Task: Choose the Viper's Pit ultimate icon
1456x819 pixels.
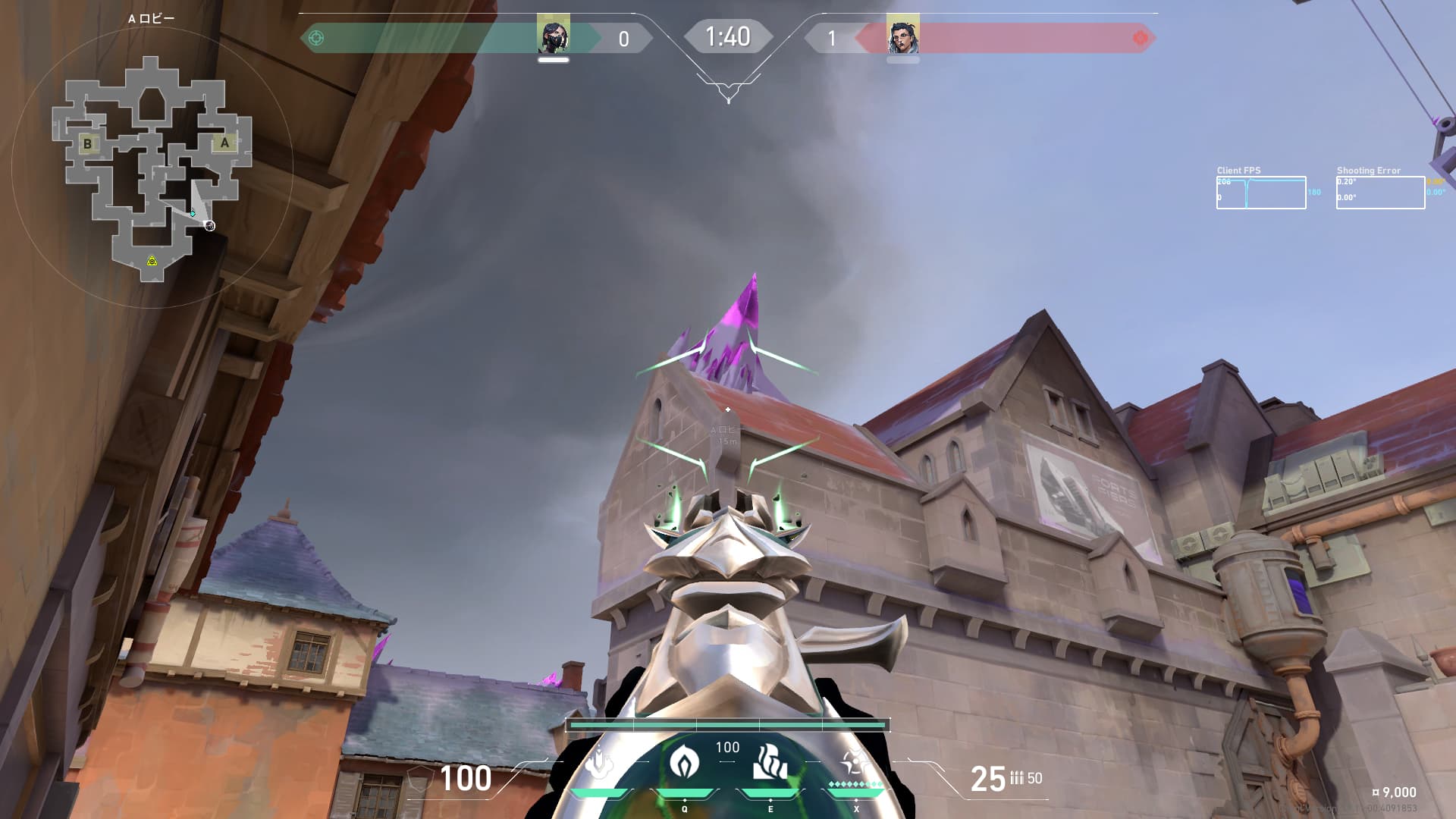Action: 856,762
